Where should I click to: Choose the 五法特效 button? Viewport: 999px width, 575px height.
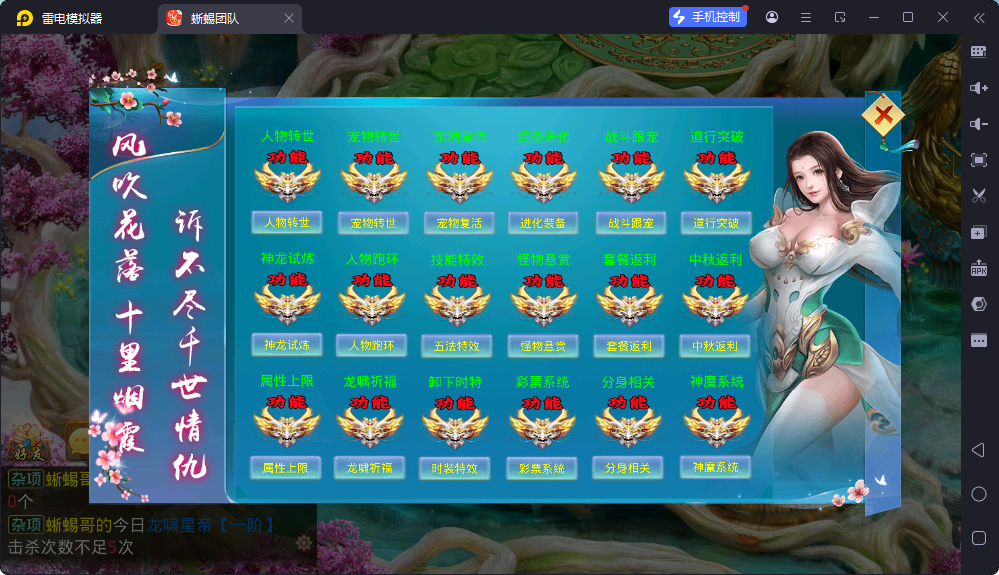pyautogui.click(x=457, y=346)
